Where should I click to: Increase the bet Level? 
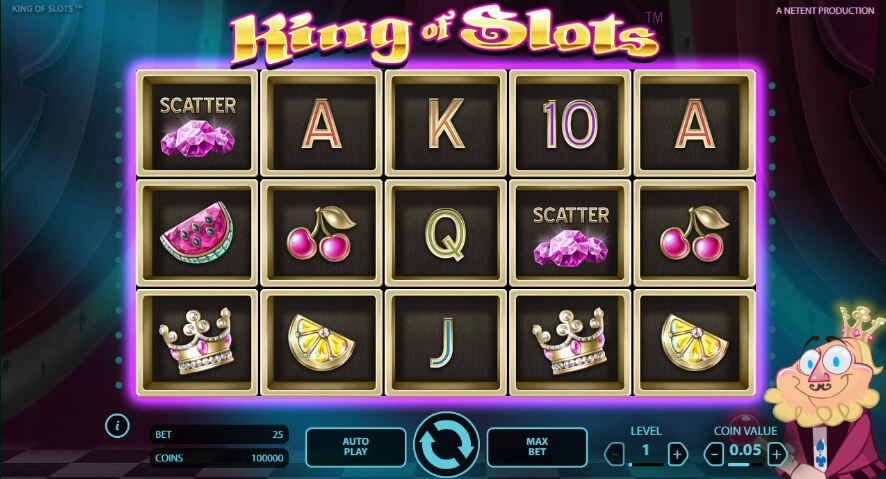click(x=677, y=454)
